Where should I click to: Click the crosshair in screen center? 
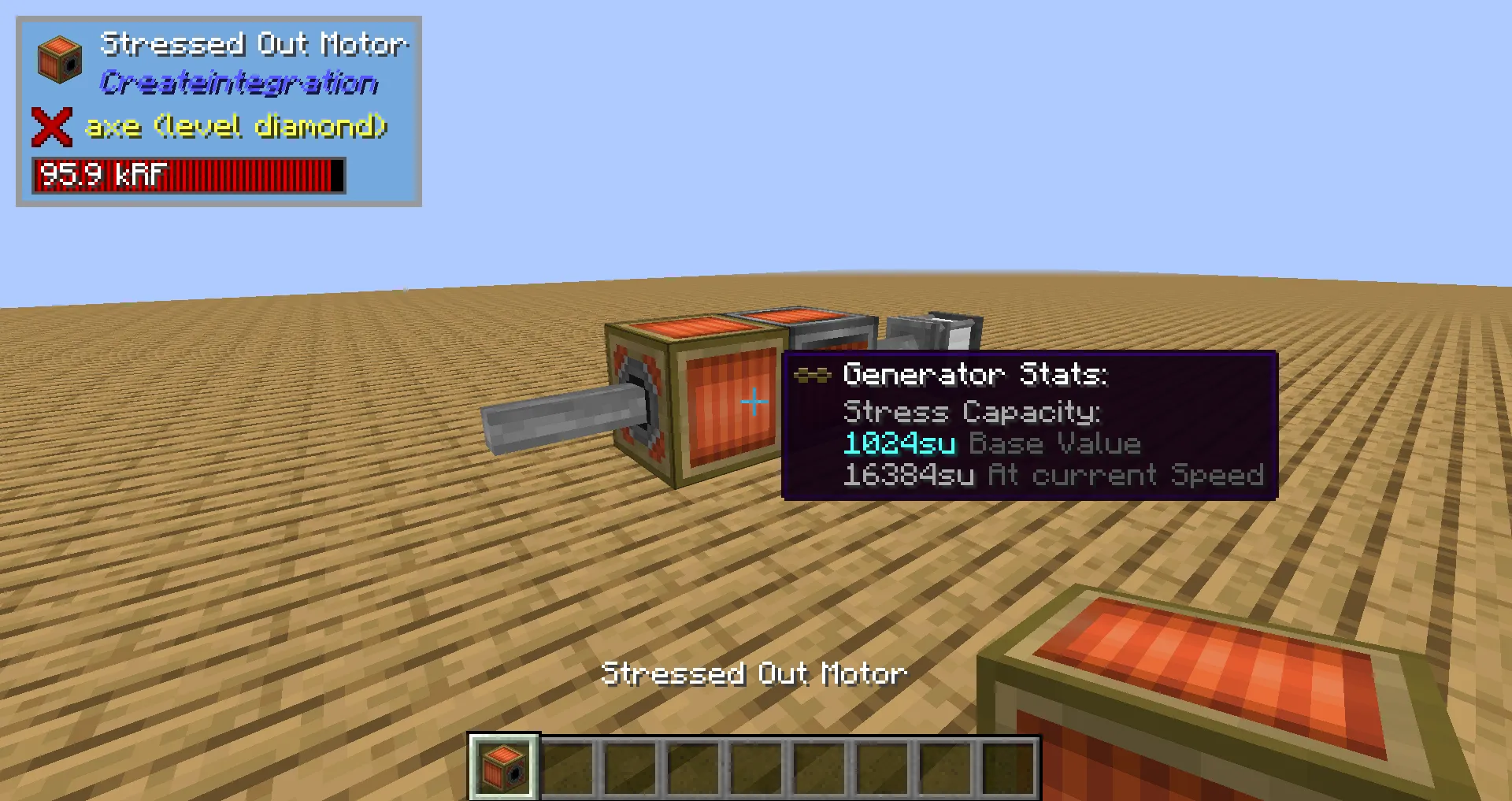(x=754, y=401)
